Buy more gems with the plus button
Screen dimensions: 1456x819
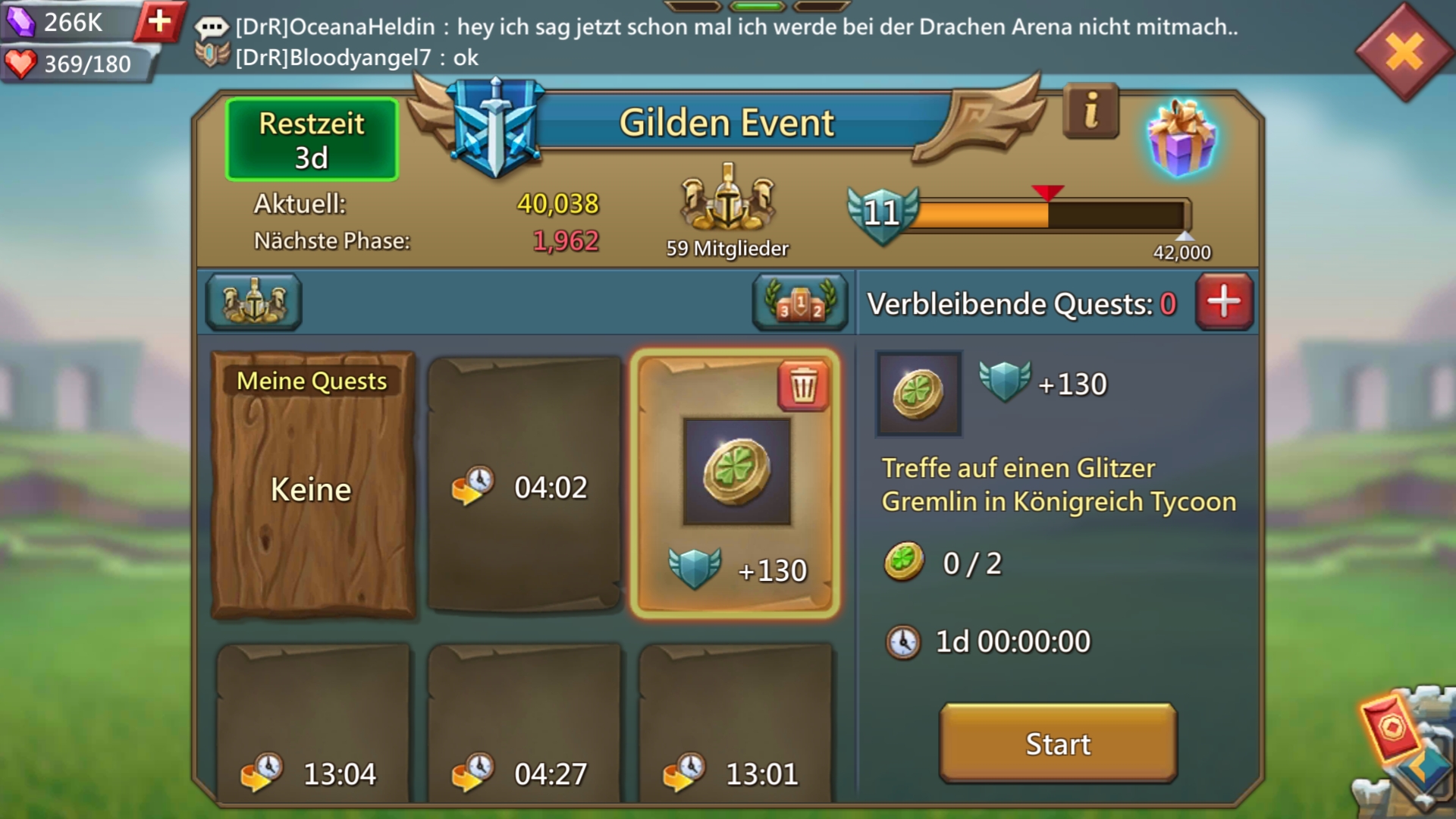(159, 21)
